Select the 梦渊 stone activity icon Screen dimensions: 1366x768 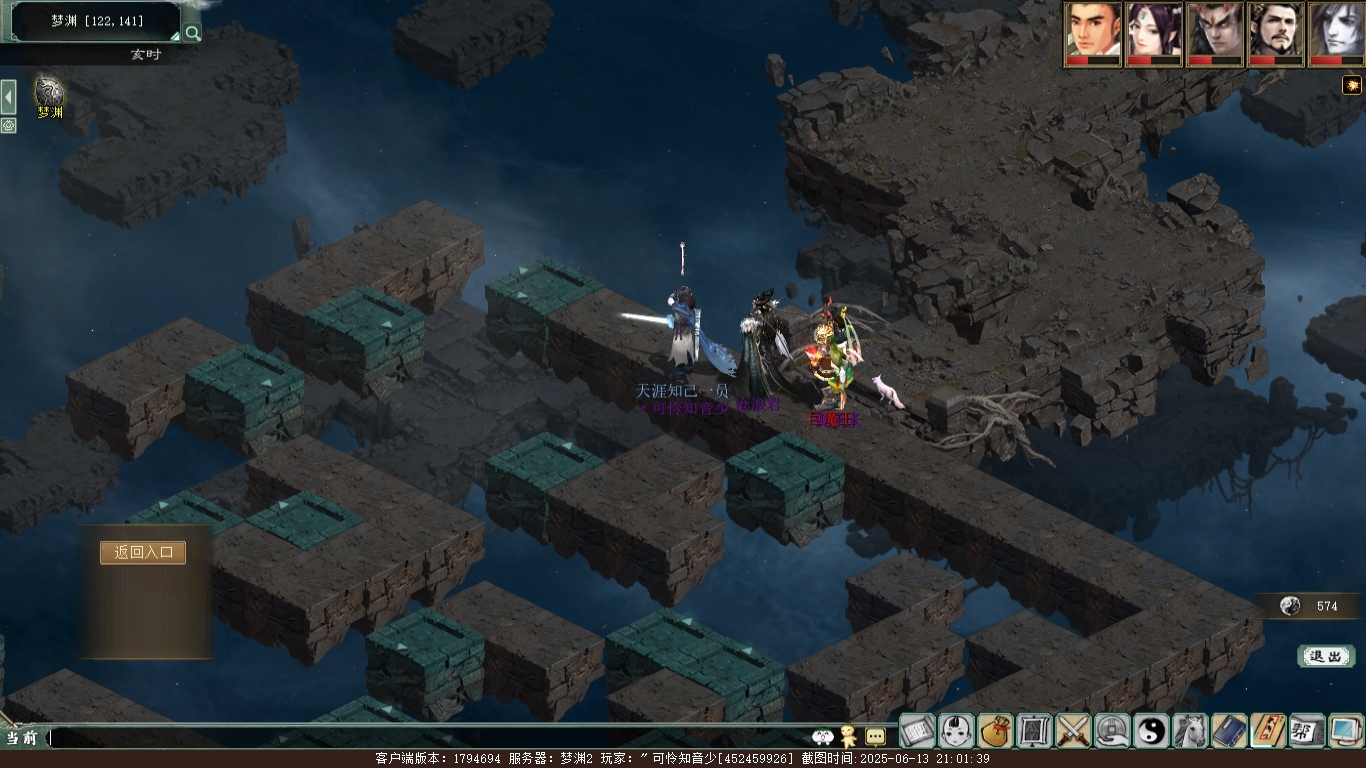(49, 92)
